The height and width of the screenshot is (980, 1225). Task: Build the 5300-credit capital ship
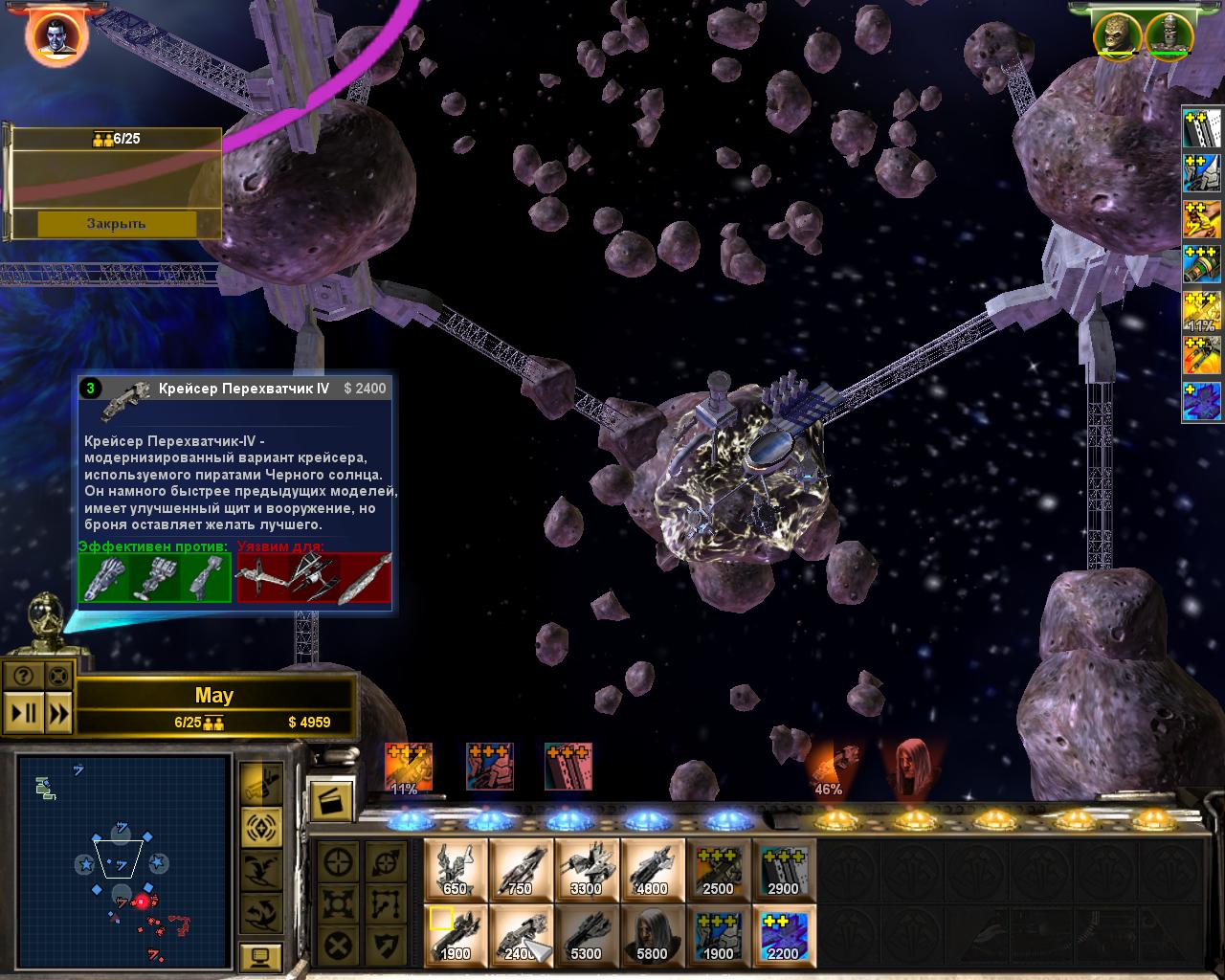(587, 934)
